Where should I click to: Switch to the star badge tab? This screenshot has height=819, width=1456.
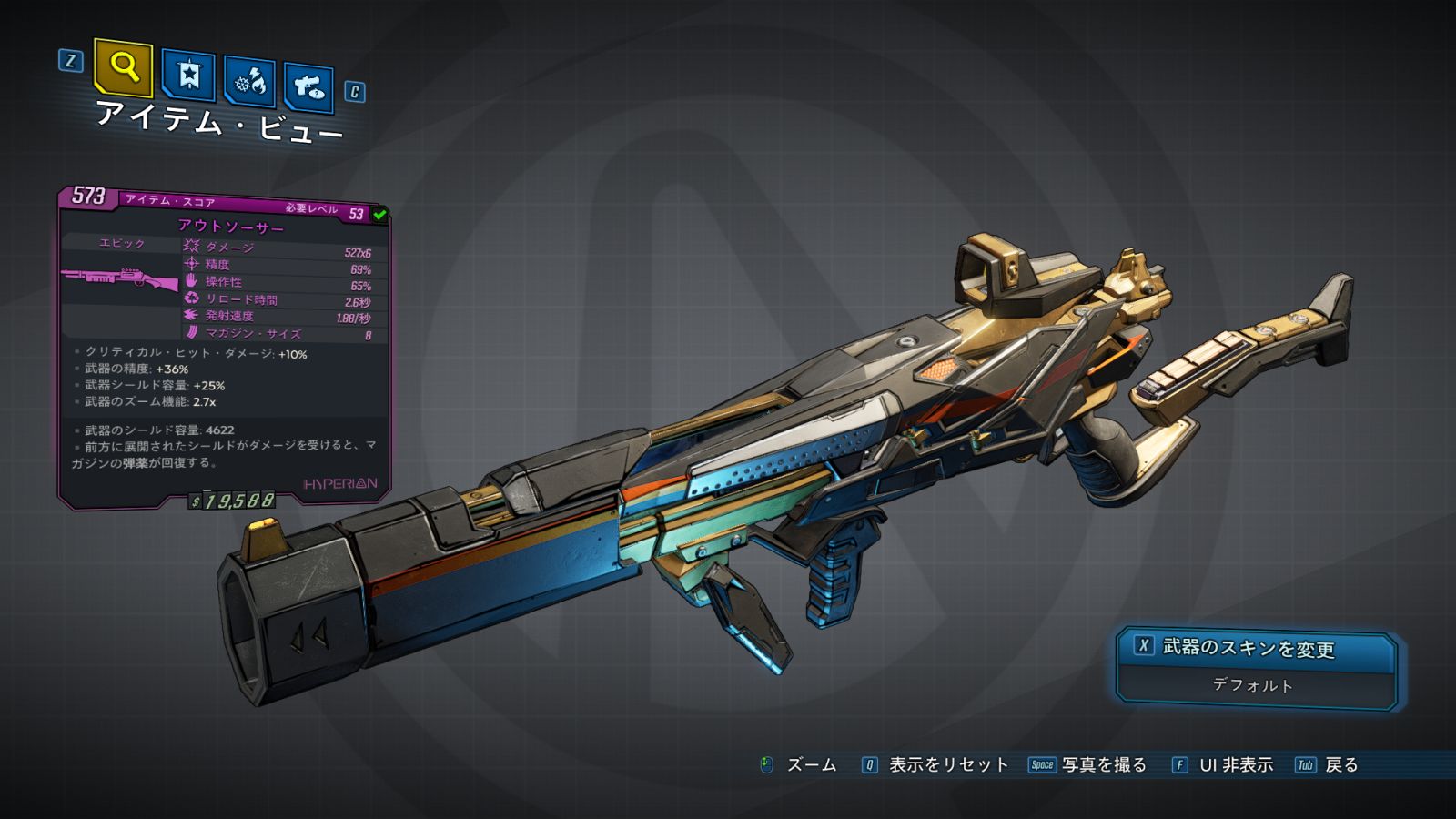click(x=188, y=76)
